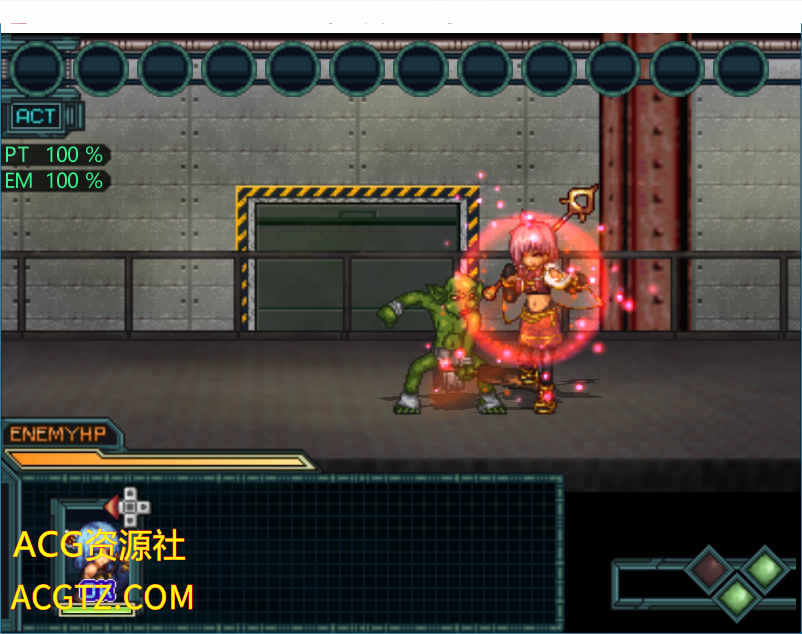Click the ACT label panel
This screenshot has height=634, width=802.
click(x=37, y=116)
